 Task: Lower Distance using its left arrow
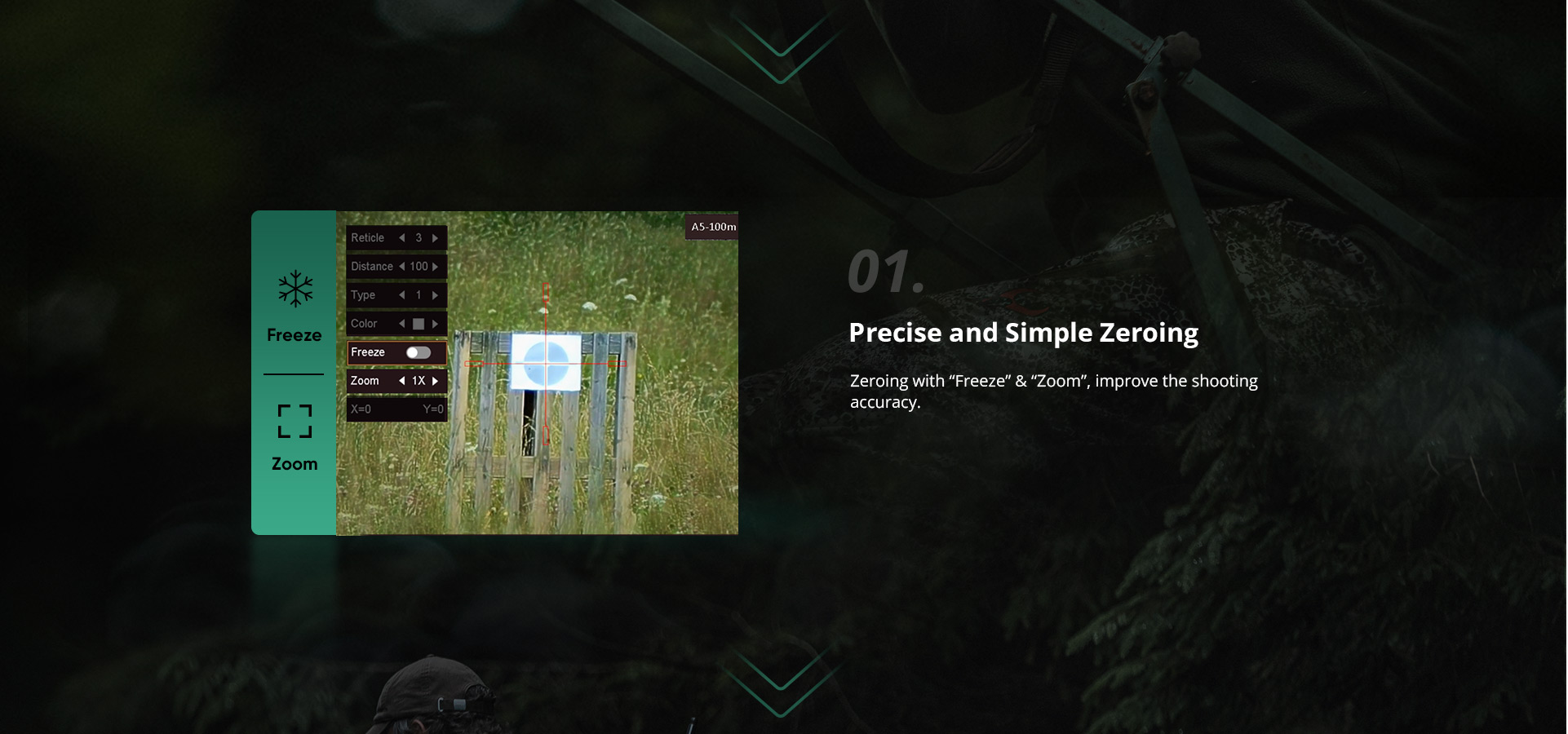click(x=401, y=267)
